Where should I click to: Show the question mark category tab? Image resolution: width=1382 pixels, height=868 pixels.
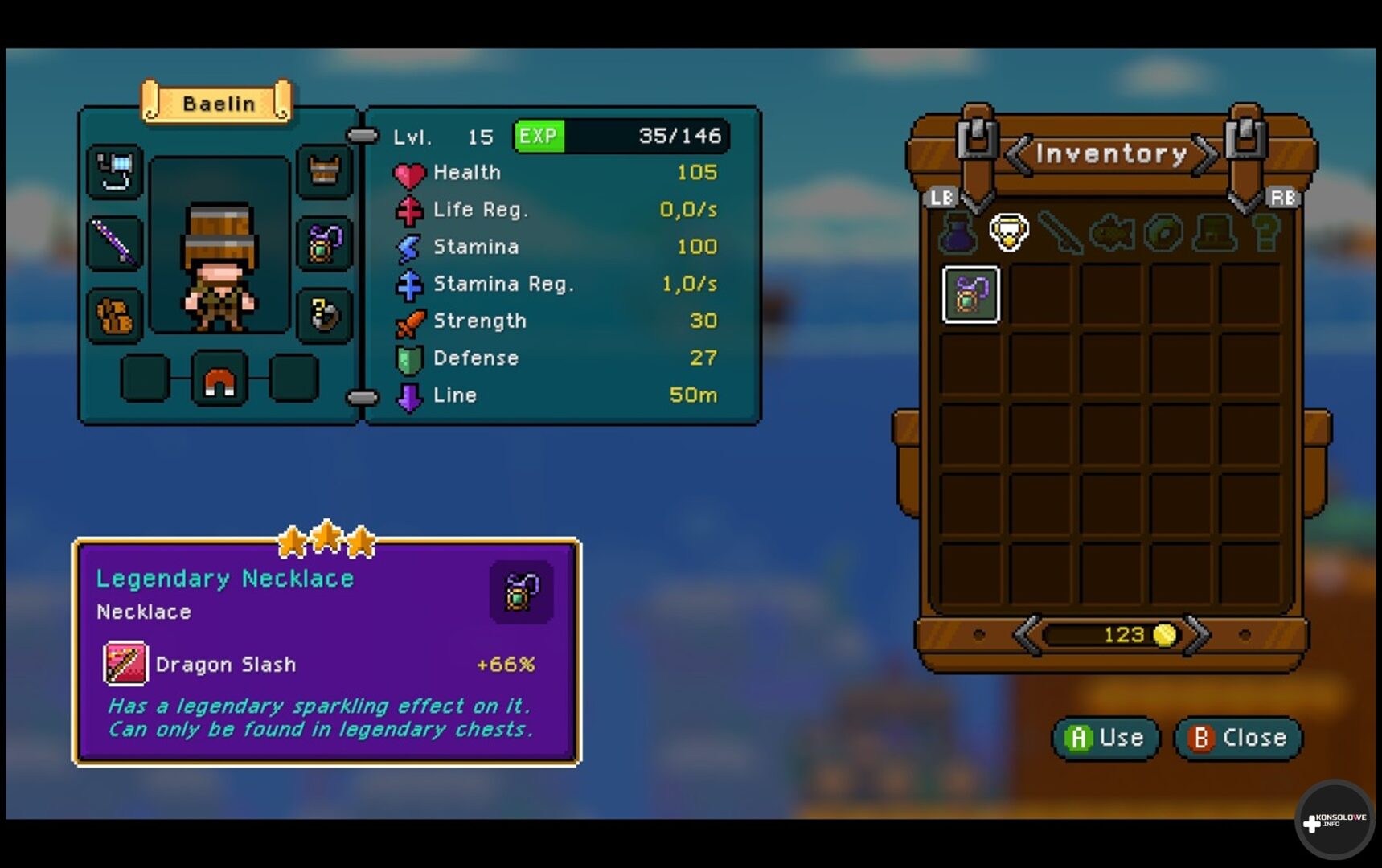1265,233
